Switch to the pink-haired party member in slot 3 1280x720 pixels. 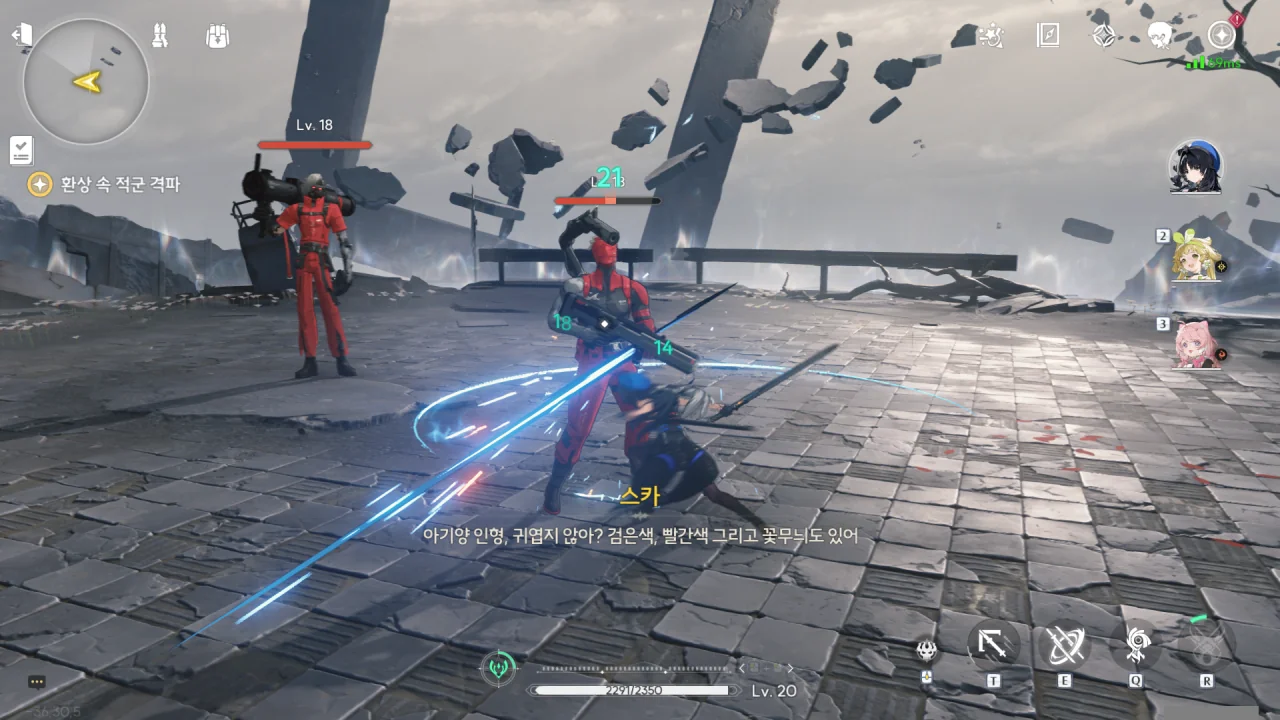coord(1196,345)
